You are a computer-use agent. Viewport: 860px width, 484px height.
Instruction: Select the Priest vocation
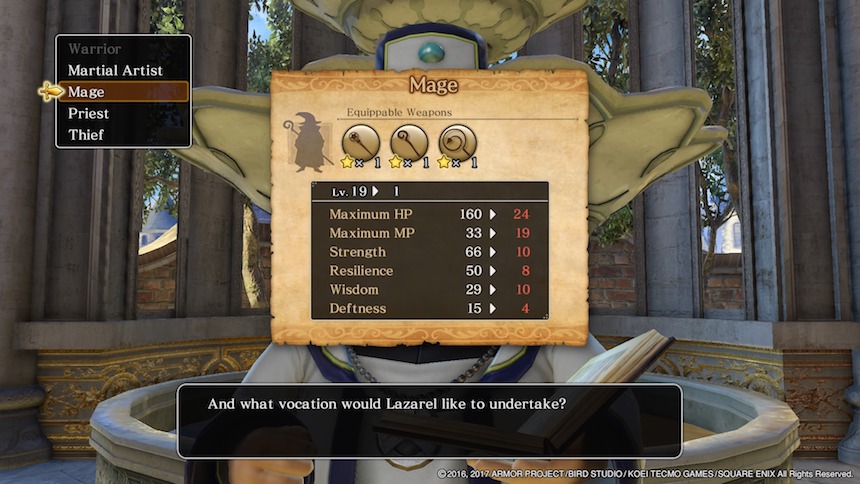click(89, 114)
